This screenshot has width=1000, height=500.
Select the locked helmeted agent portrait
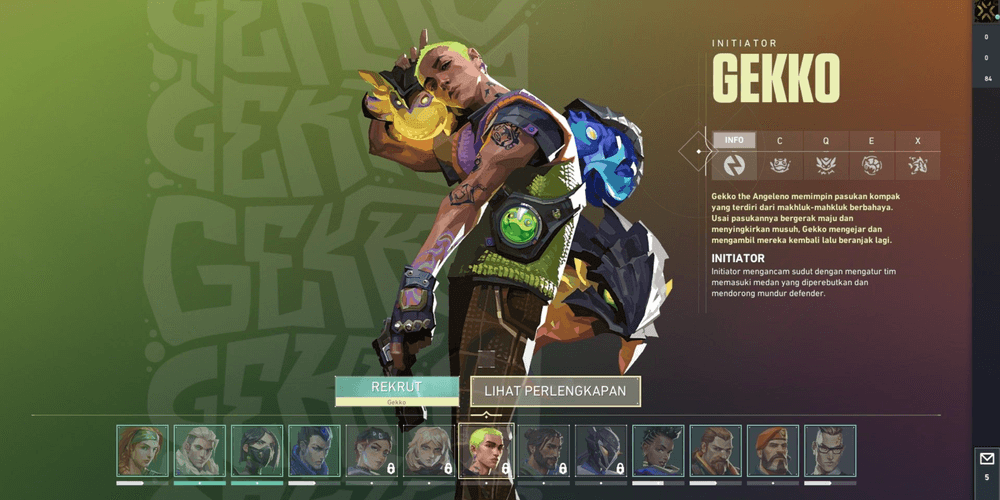point(601,451)
